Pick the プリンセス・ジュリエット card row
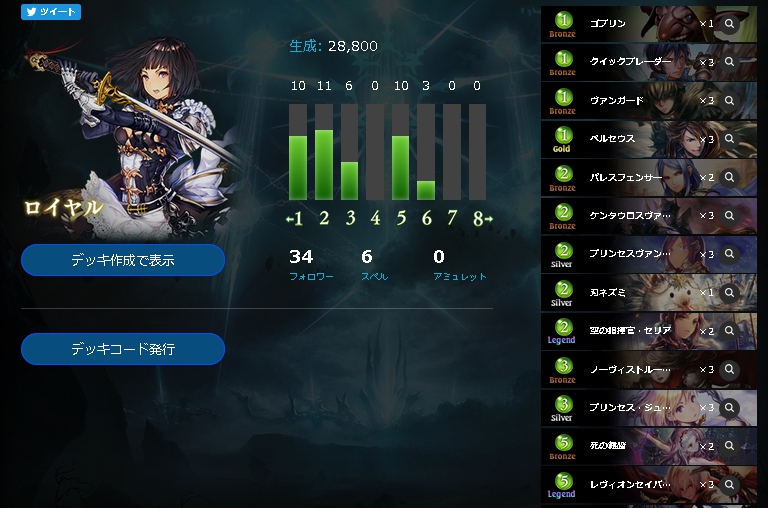 pos(630,408)
